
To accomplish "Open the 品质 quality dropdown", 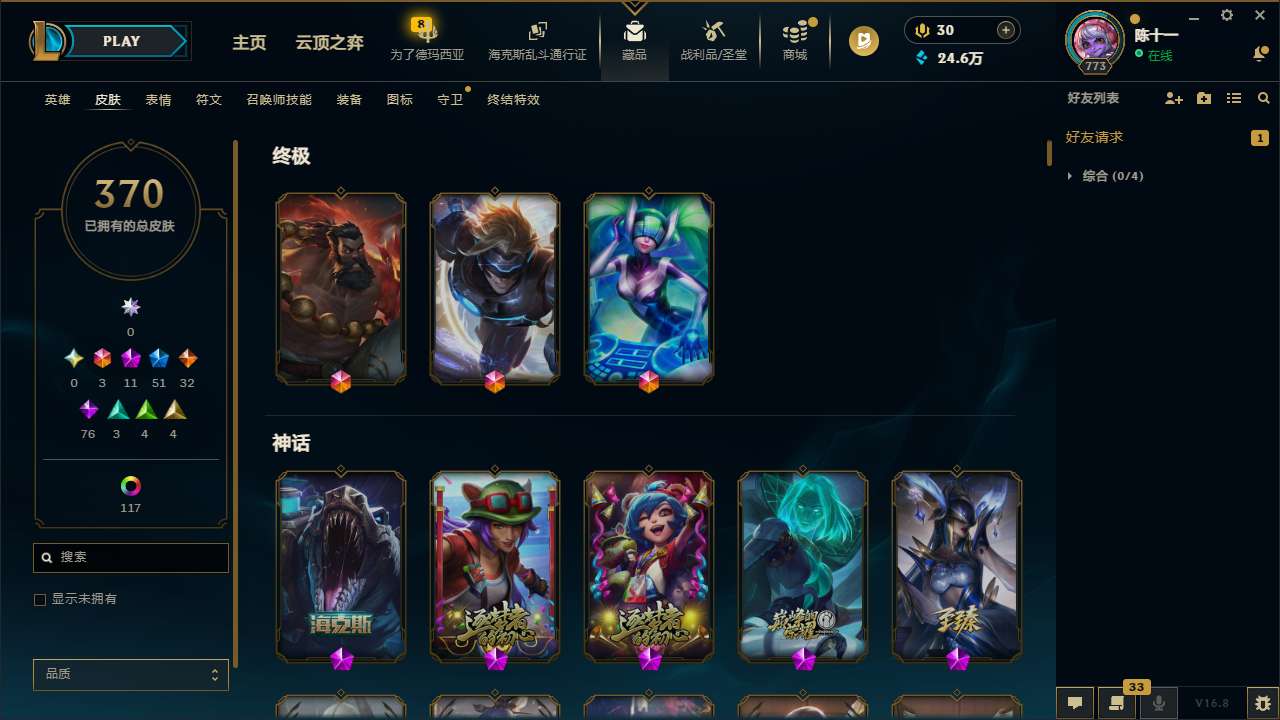I will point(130,674).
